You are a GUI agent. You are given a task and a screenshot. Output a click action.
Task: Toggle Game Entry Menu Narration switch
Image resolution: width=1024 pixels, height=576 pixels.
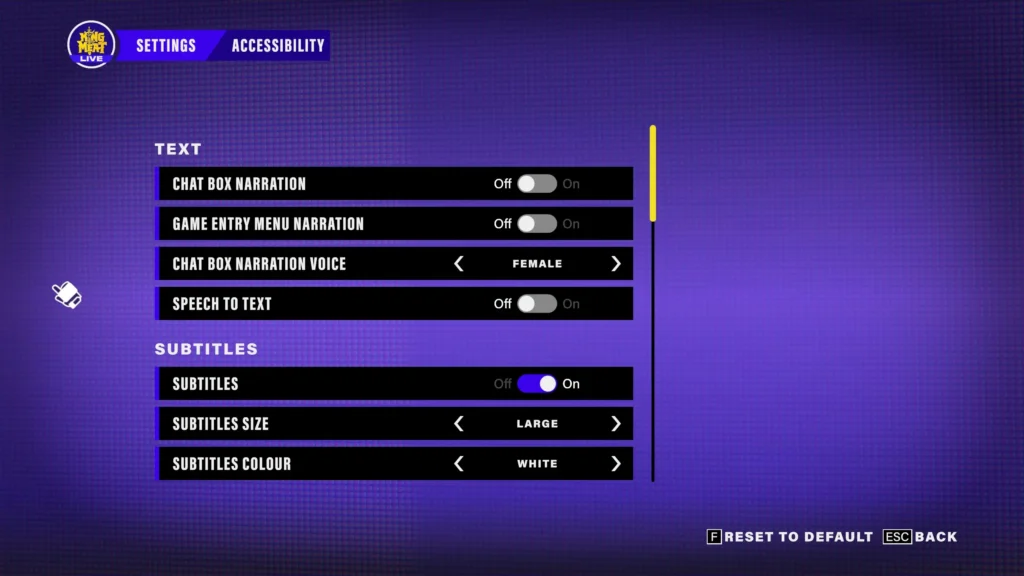[537, 224]
